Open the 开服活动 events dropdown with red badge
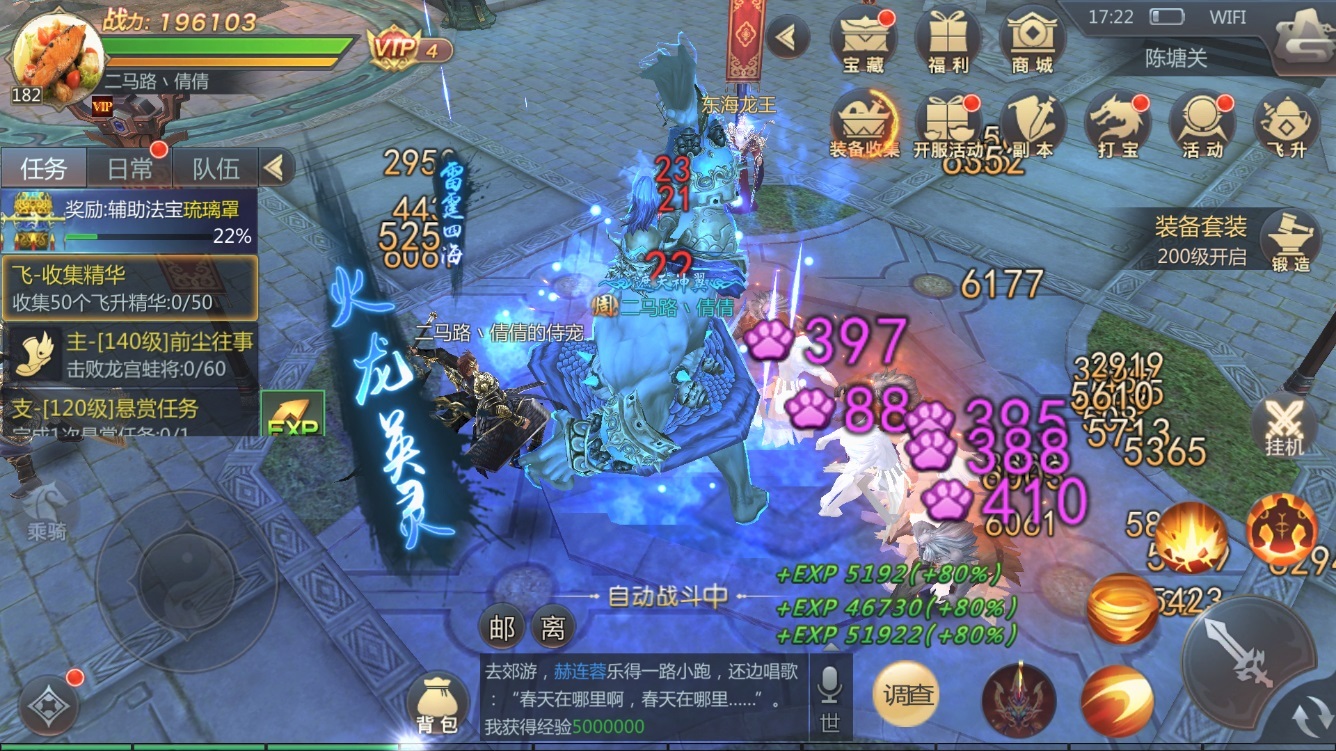This screenshot has width=1336, height=751. 950,120
